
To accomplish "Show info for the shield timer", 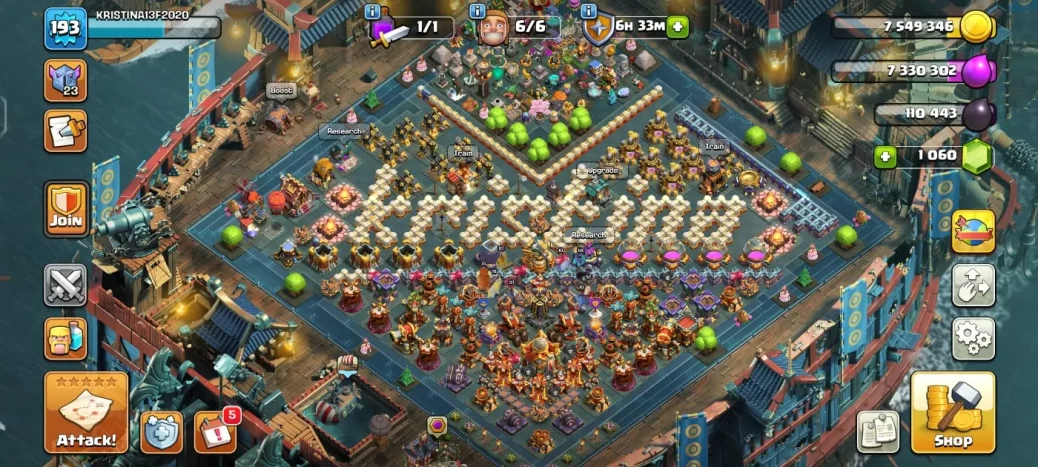I will click(x=590, y=12).
